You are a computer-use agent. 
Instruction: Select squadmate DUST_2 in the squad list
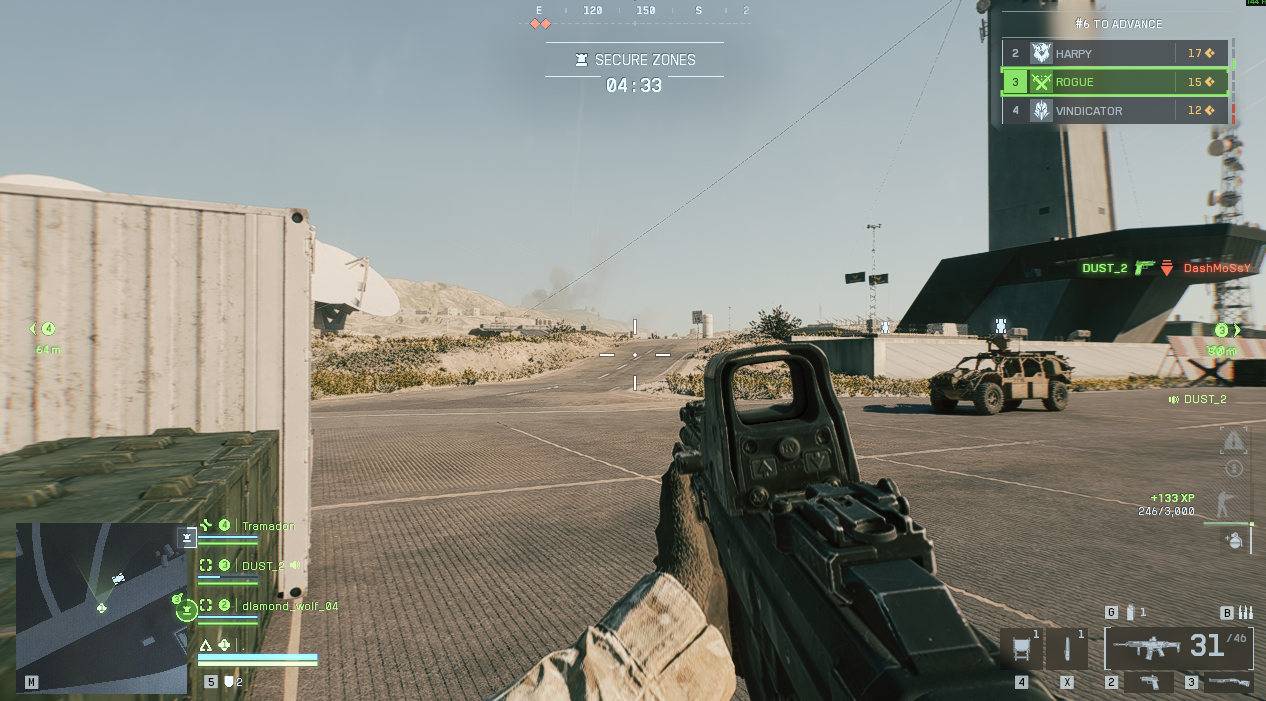pyautogui.click(x=263, y=566)
